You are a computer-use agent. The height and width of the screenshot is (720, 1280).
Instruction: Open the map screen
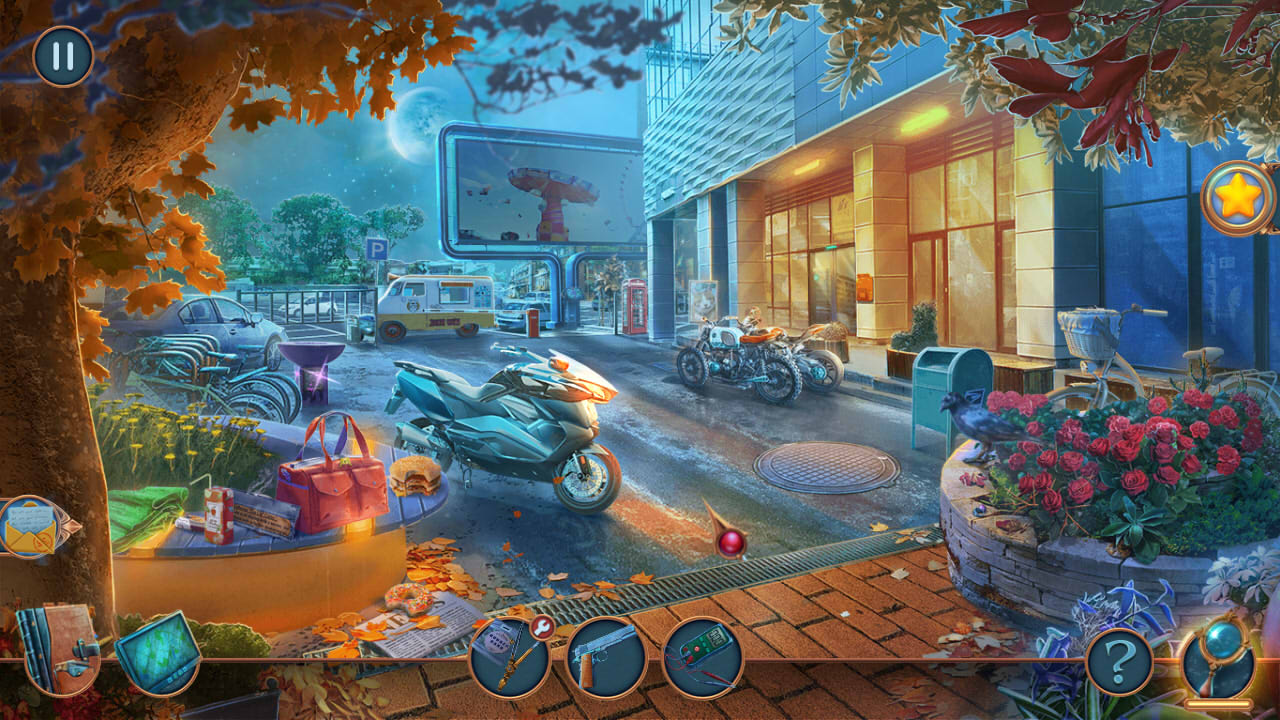[157, 652]
